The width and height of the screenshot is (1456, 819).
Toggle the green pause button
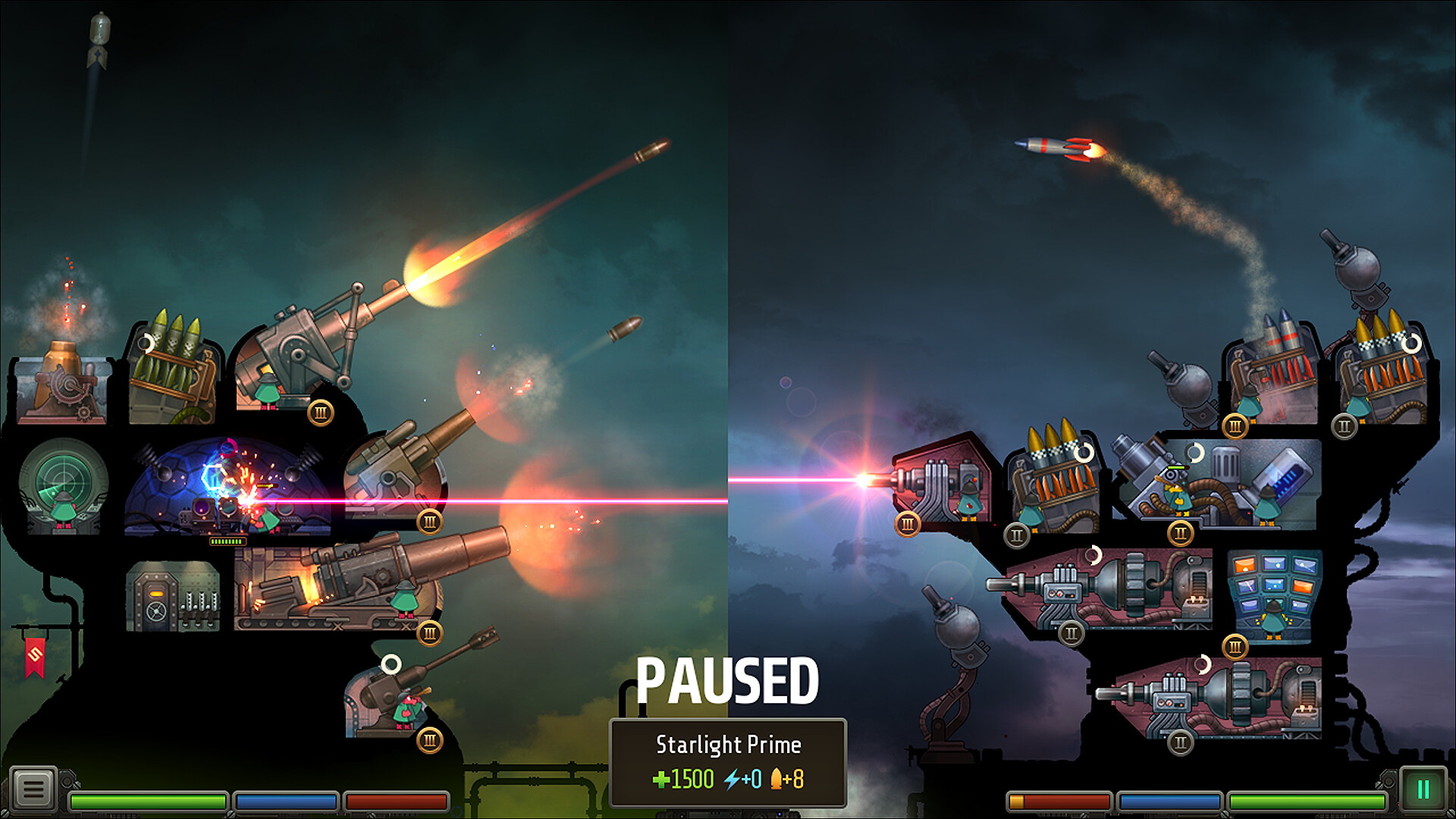pyautogui.click(x=1423, y=789)
